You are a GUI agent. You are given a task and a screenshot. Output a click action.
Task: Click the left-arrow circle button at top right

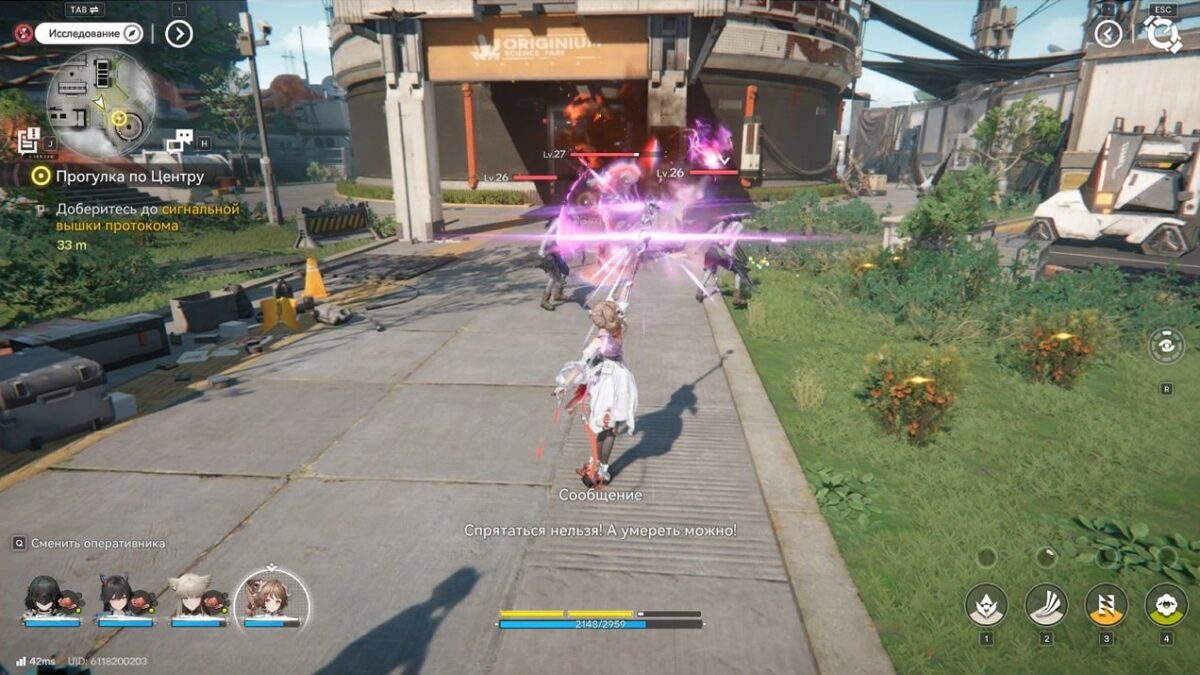1107,34
